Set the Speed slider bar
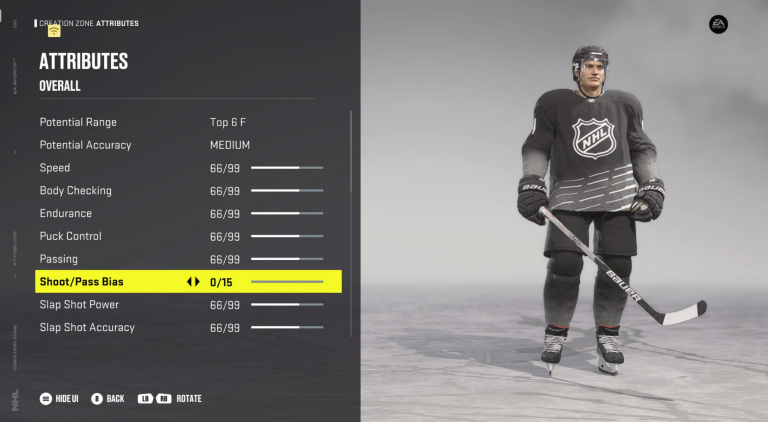Image resolution: width=768 pixels, height=422 pixels. 287,168
